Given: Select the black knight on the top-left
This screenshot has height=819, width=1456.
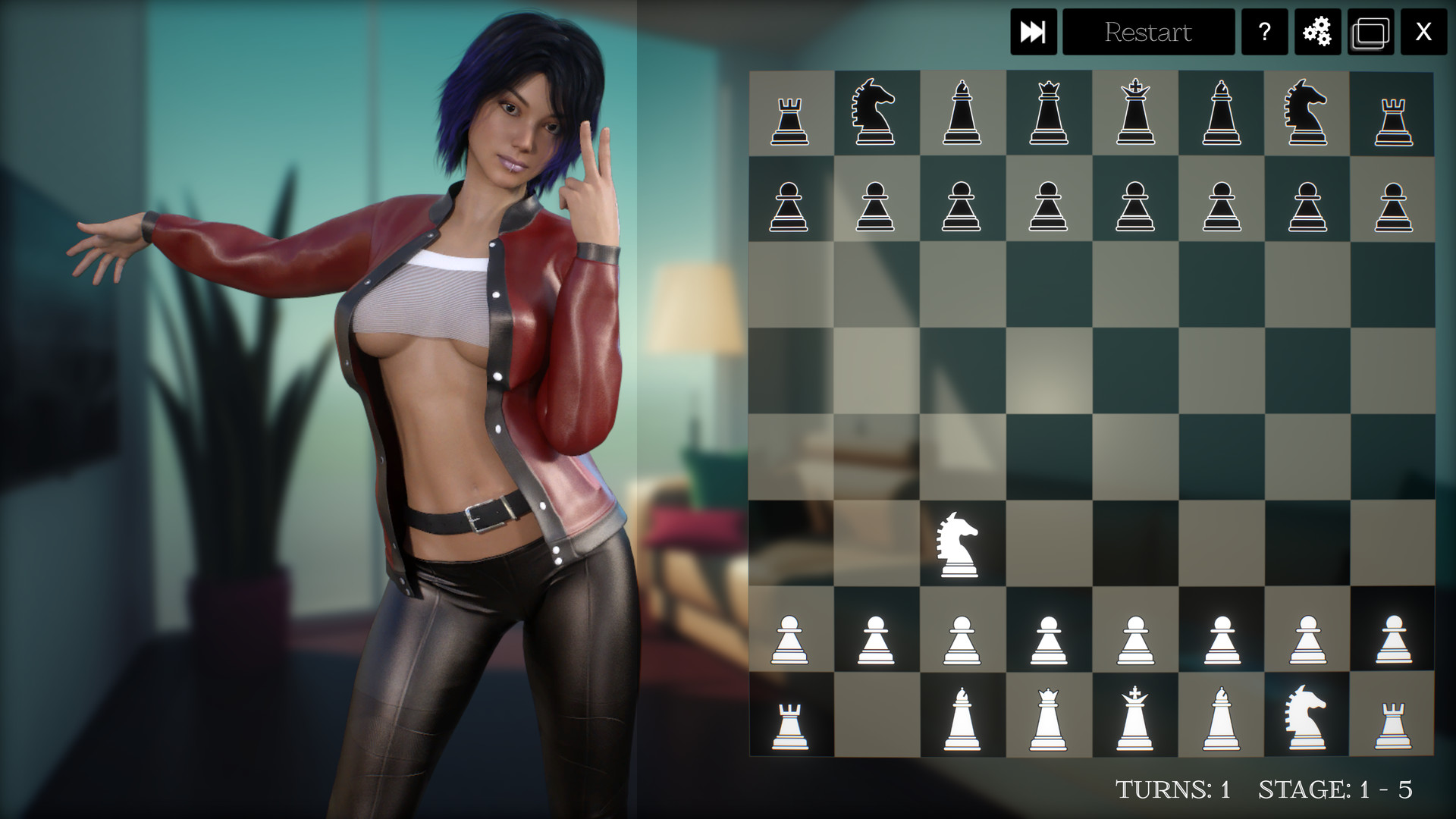Looking at the screenshot, I should 877,114.
